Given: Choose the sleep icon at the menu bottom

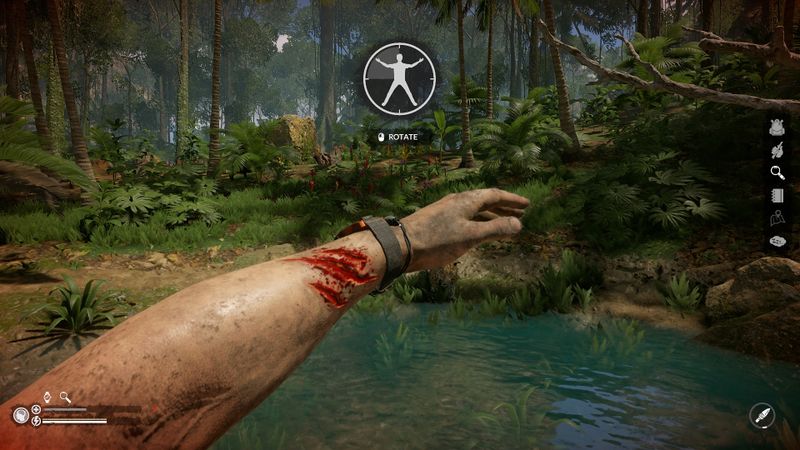Looking at the screenshot, I should coord(777,241).
